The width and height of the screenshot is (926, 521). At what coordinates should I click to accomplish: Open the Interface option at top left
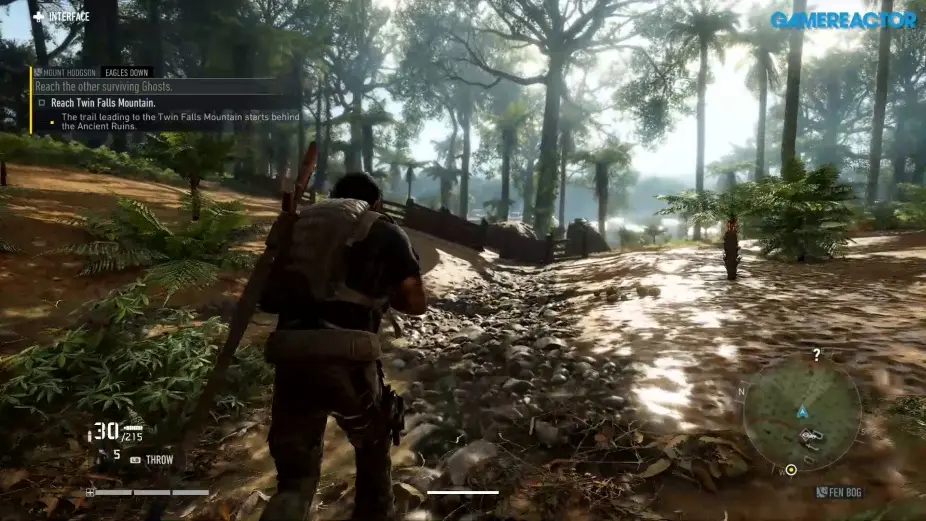pyautogui.click(x=61, y=16)
